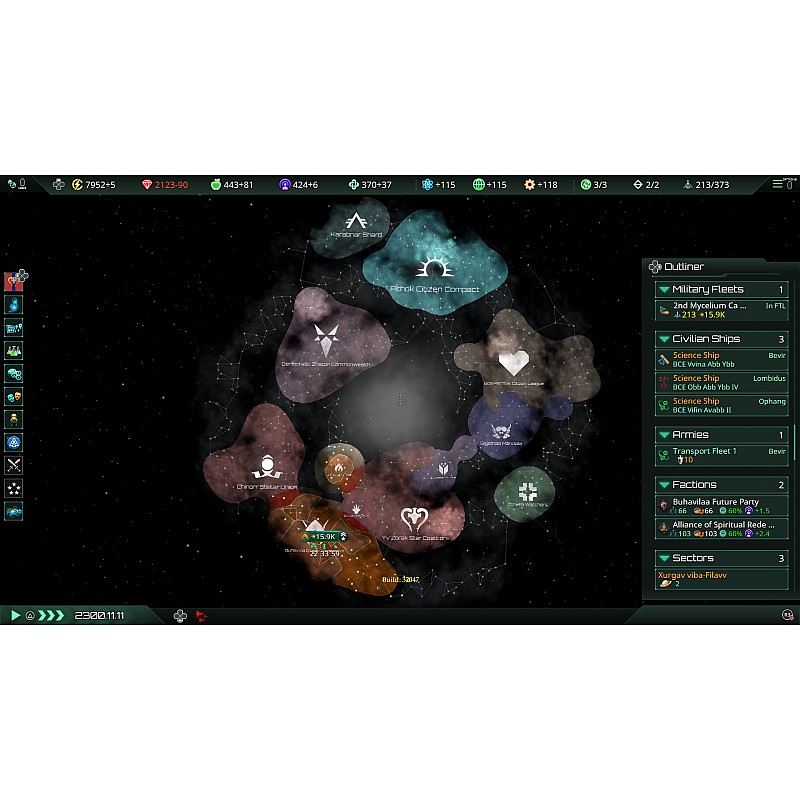Collapse the Military Fleets outliner section
The height and width of the screenshot is (800, 800).
663,289
